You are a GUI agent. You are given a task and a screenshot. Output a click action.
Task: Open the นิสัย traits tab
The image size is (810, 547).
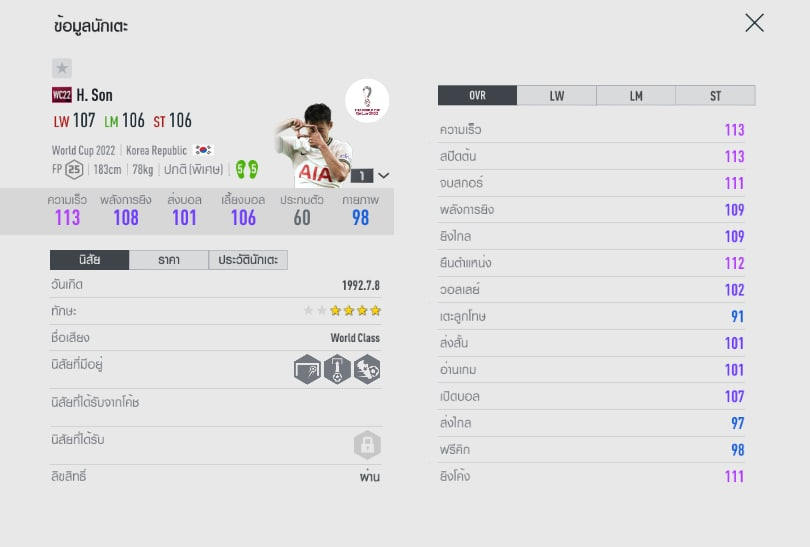point(89,260)
